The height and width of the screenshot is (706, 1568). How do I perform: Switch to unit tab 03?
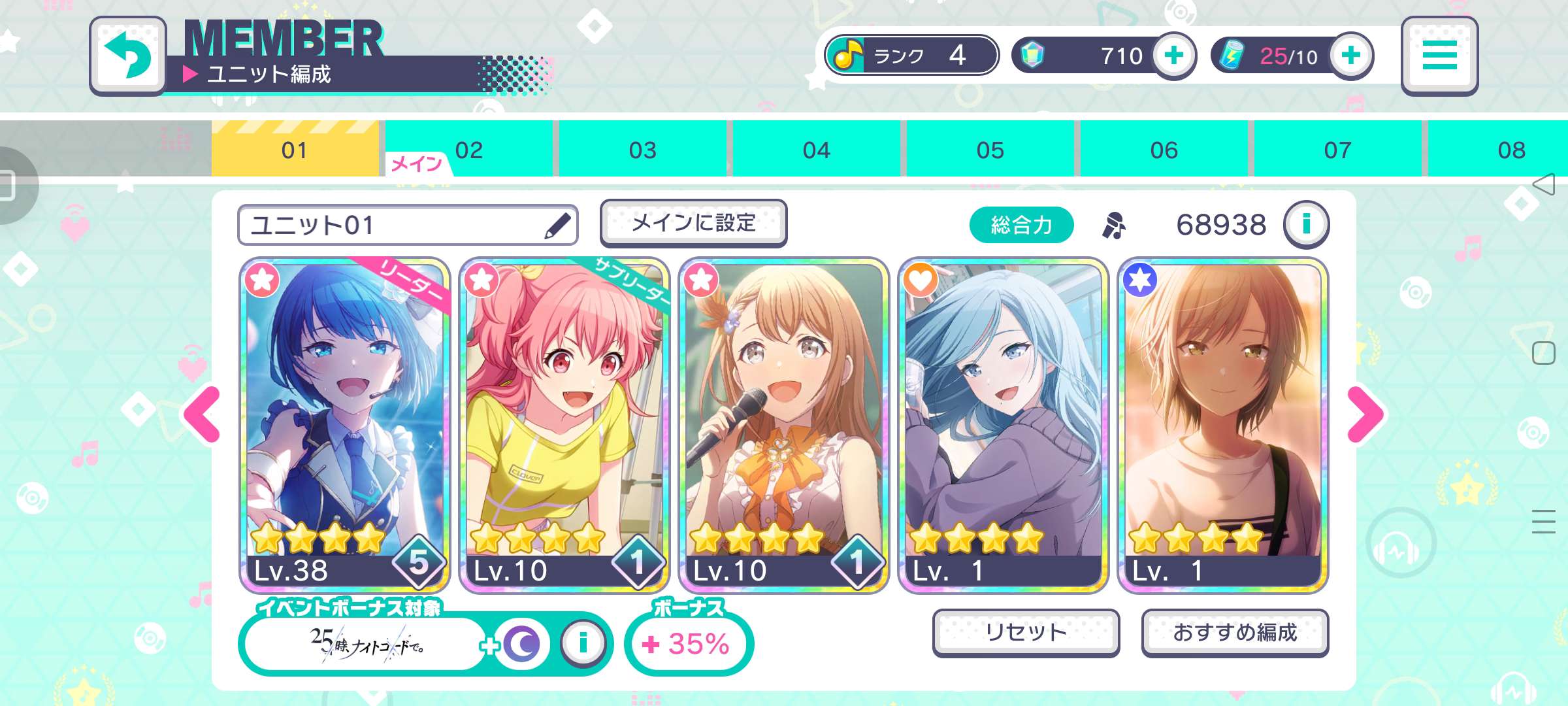pos(642,150)
